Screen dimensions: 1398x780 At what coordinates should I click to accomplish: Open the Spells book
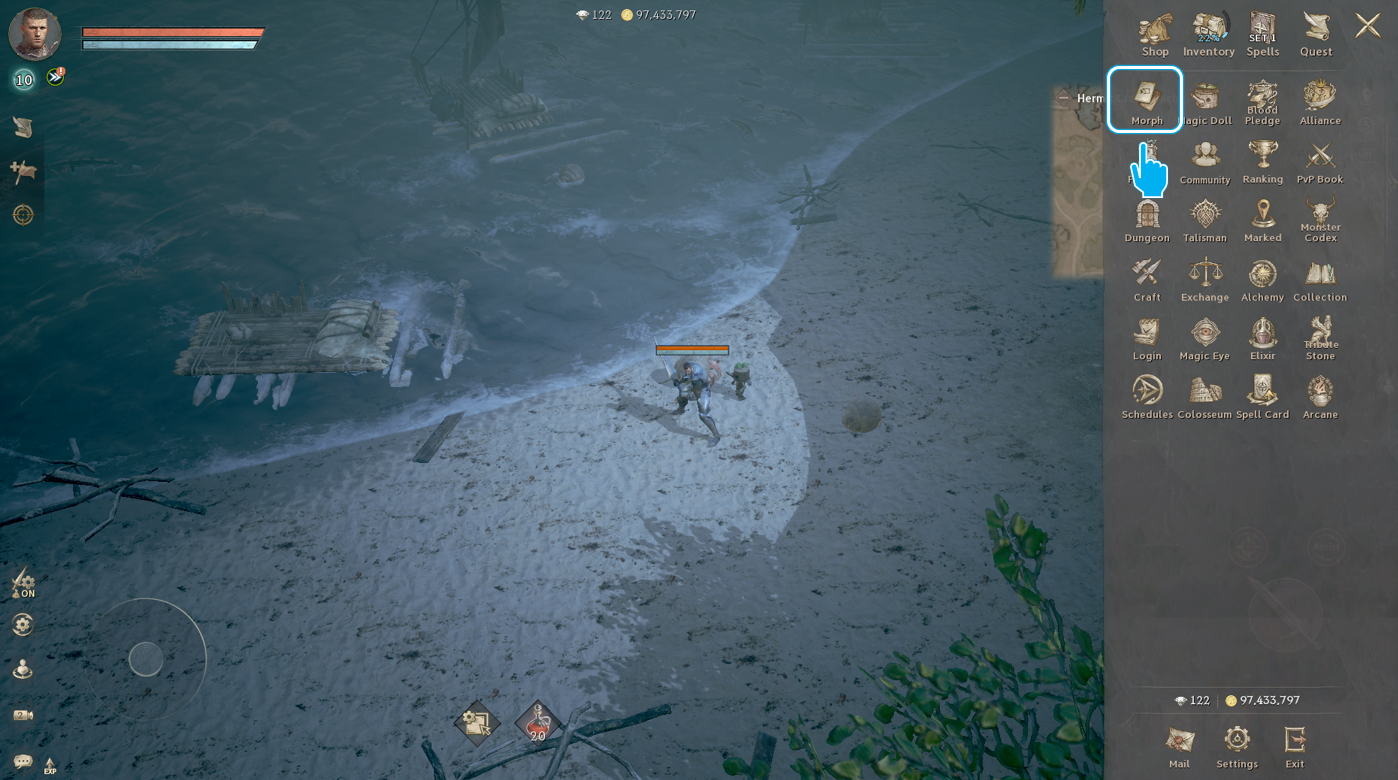point(1262,33)
